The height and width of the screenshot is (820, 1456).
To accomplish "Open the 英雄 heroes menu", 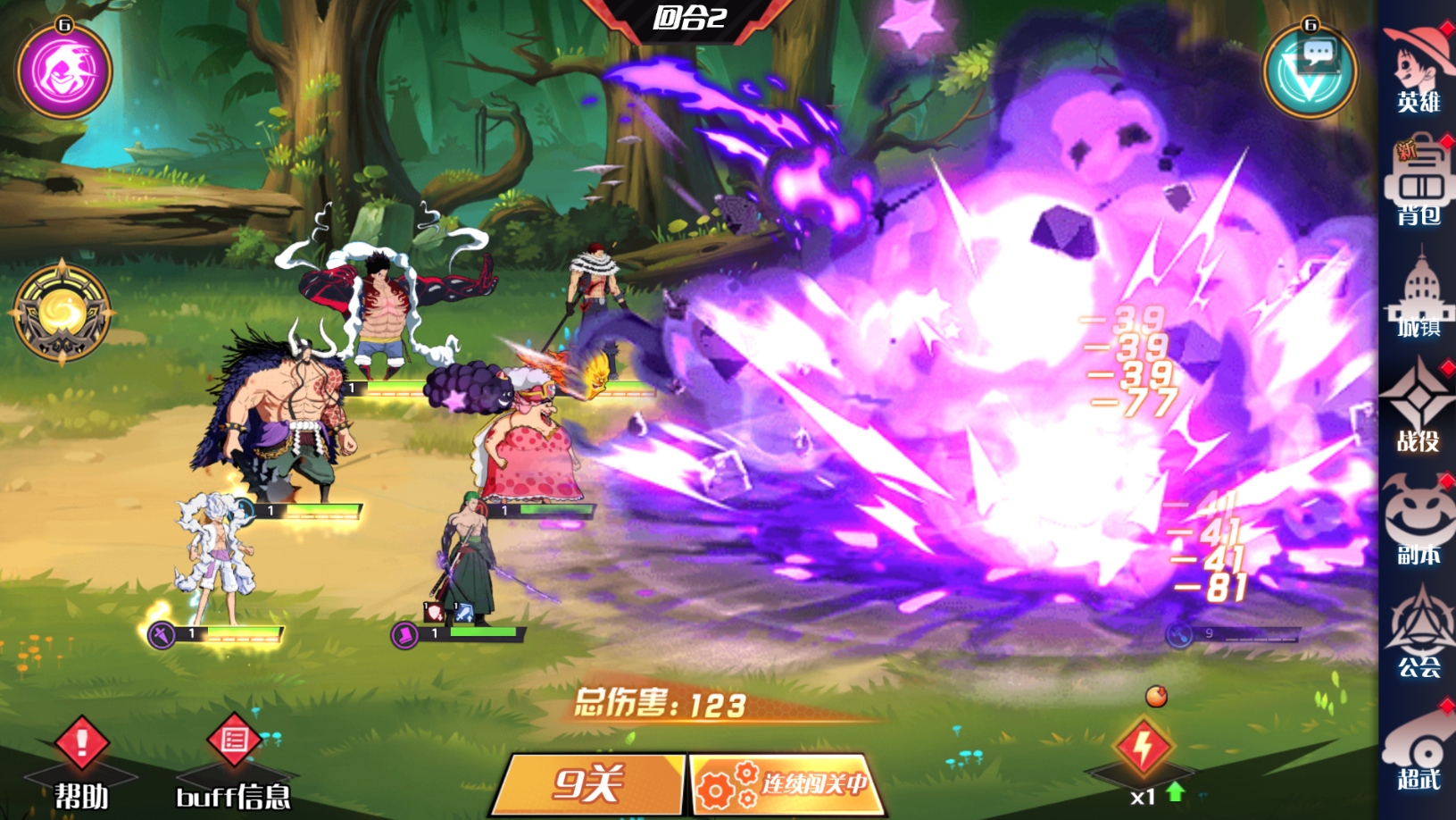I will (x=1418, y=70).
